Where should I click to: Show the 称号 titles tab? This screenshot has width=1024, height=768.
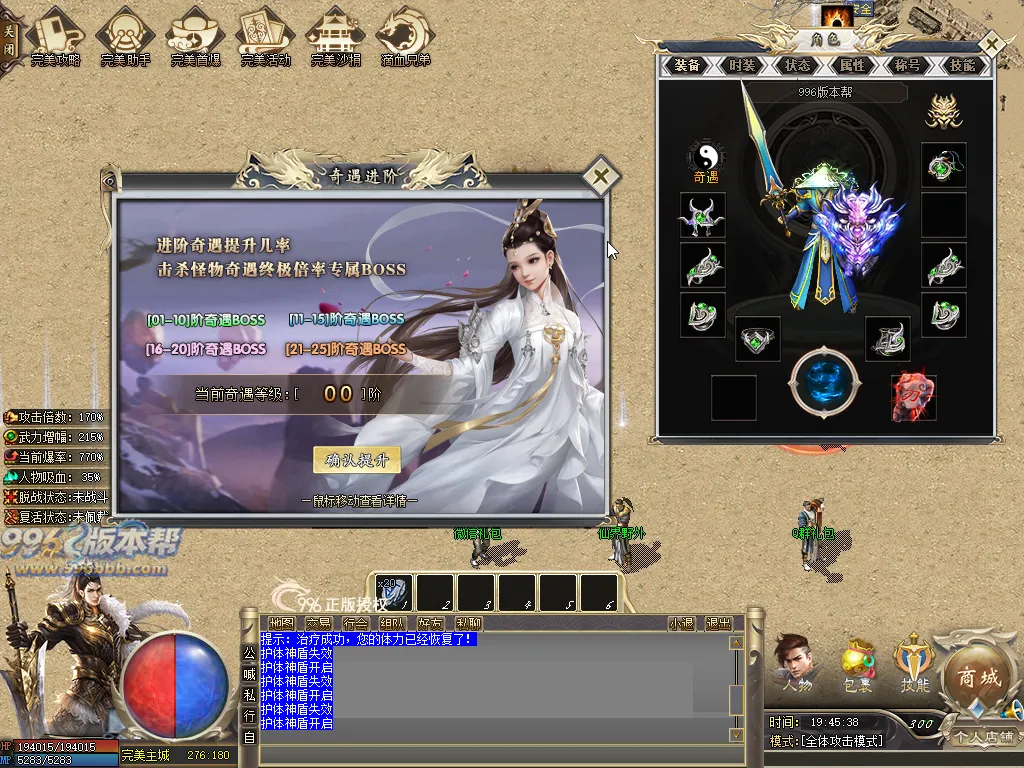click(907, 65)
